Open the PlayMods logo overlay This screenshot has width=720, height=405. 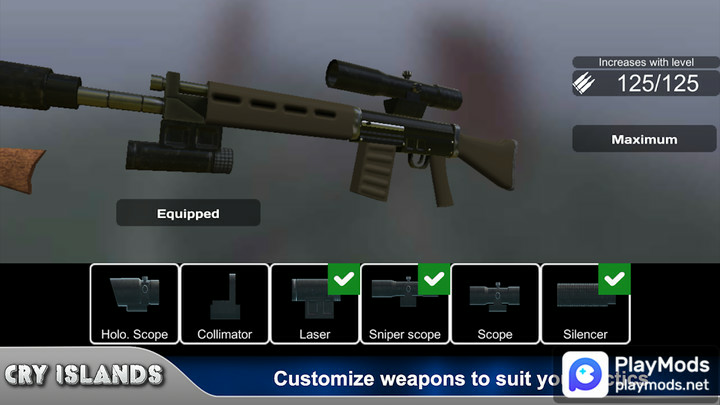click(637, 373)
